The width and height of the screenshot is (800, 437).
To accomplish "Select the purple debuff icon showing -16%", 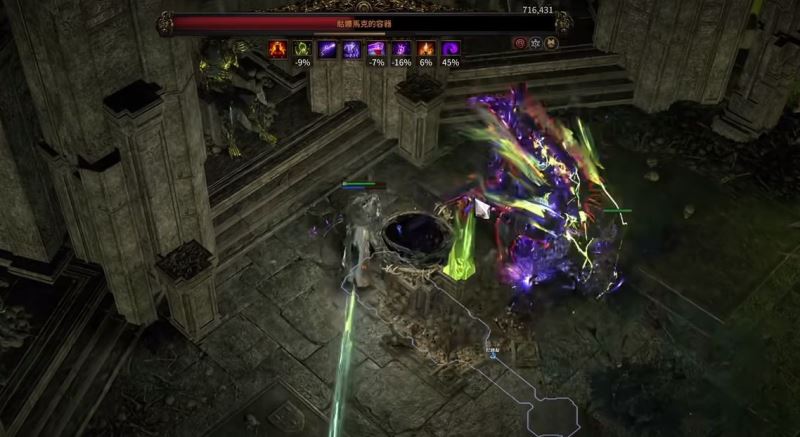I will (401, 48).
